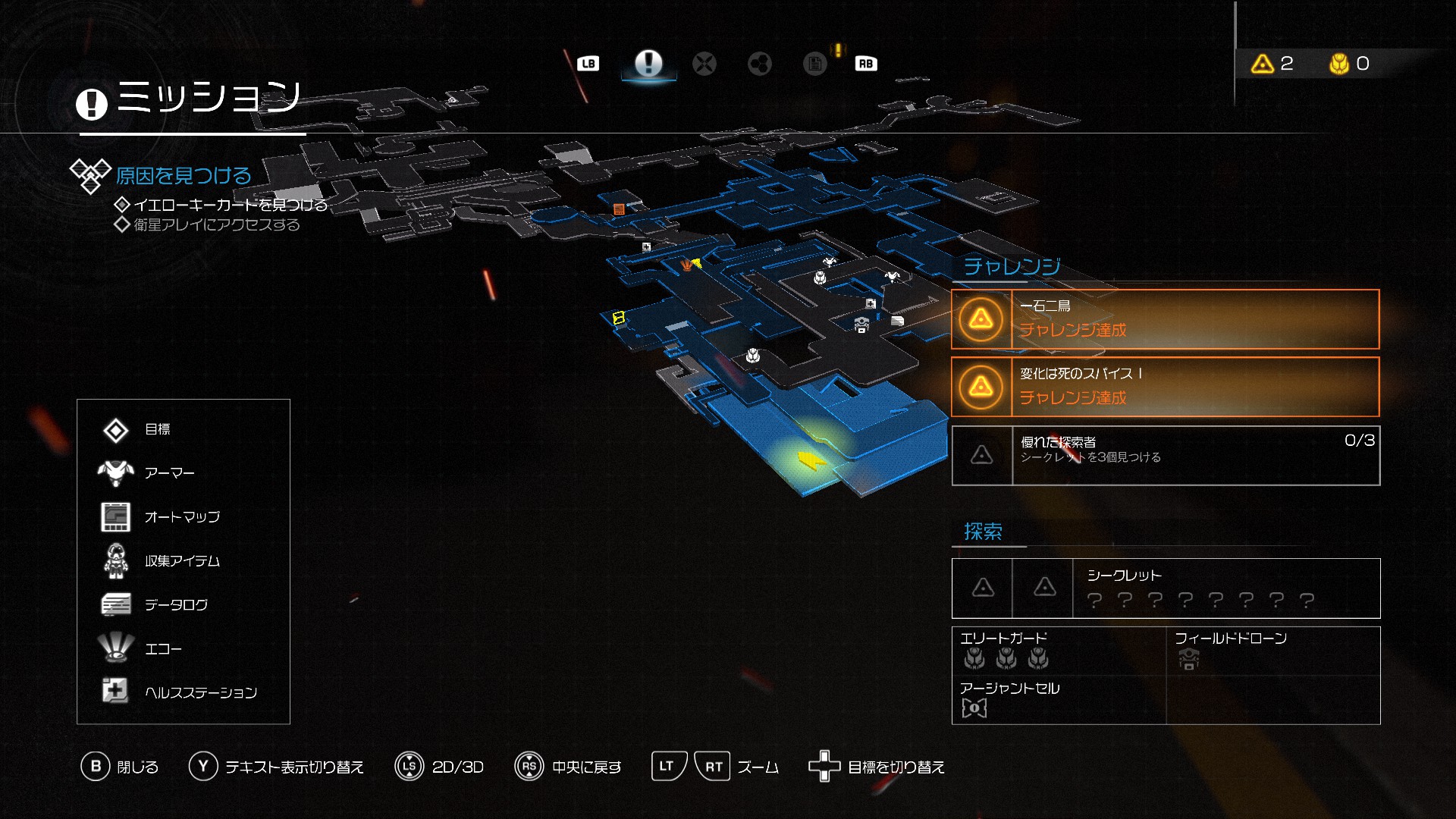
Task: Select the 衛星アレイにアクセスする objective
Action: pos(216,224)
